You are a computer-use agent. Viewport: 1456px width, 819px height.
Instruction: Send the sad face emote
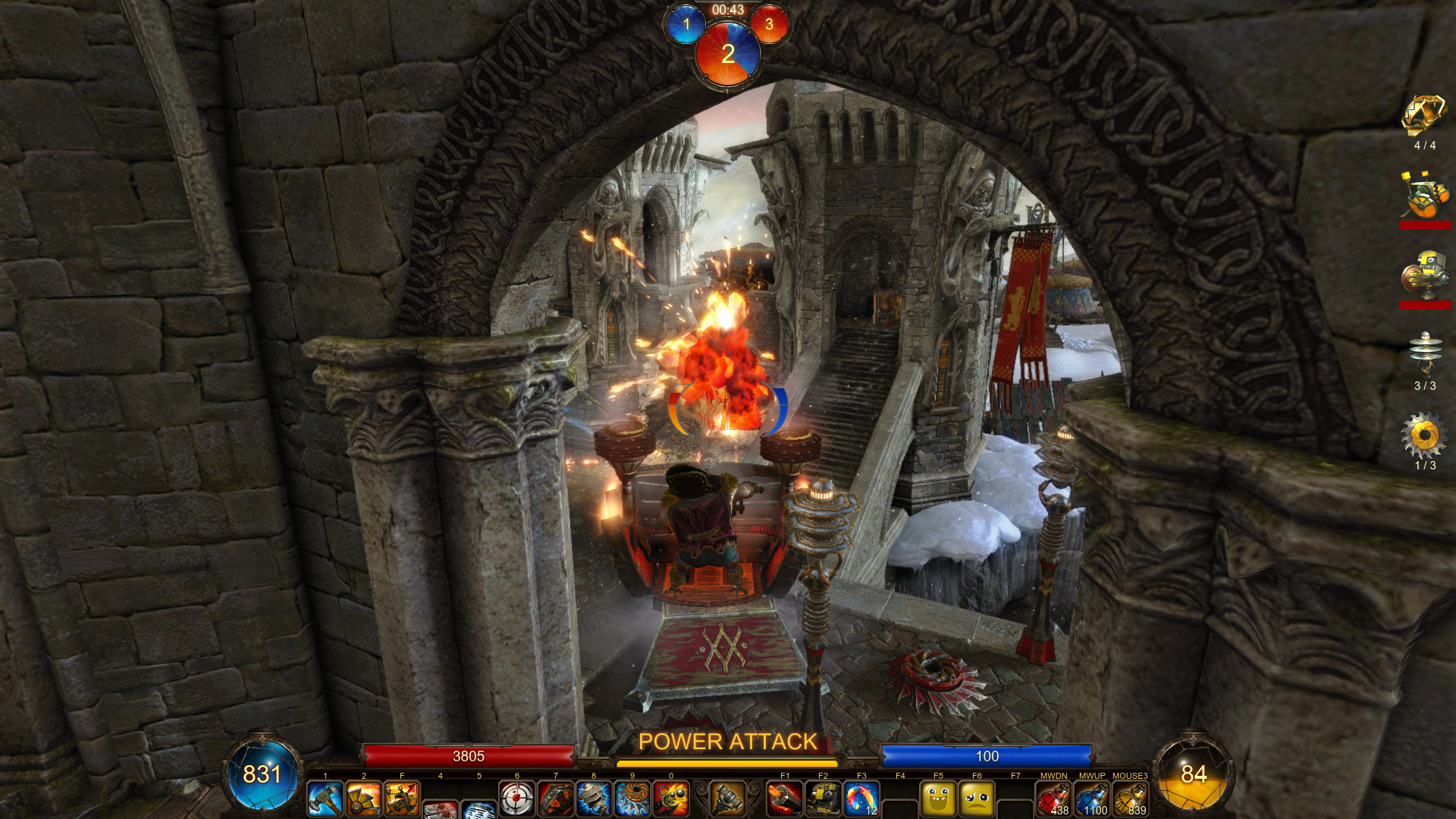coord(977,799)
